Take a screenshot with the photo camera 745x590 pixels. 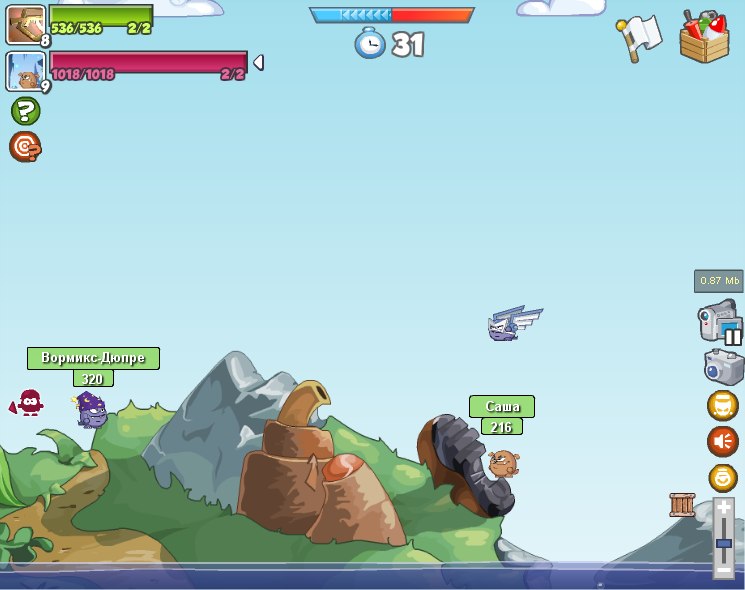click(724, 367)
